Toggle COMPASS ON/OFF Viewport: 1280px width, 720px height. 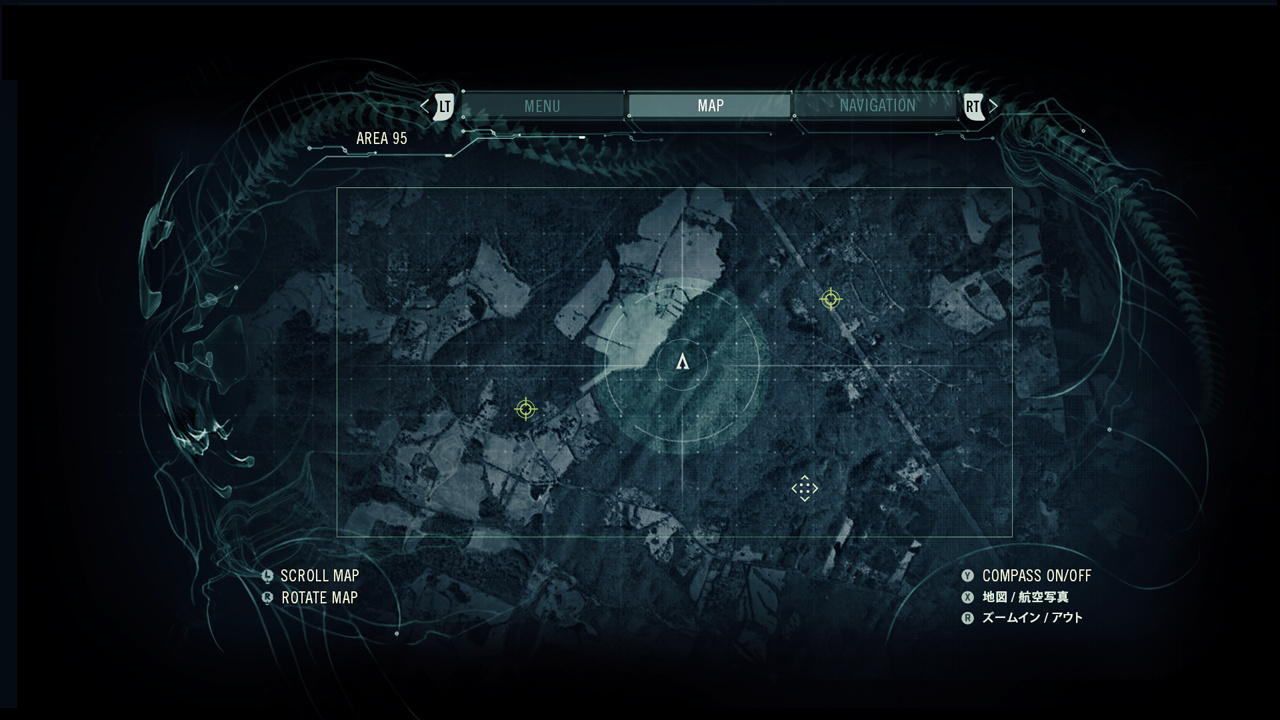point(1035,576)
